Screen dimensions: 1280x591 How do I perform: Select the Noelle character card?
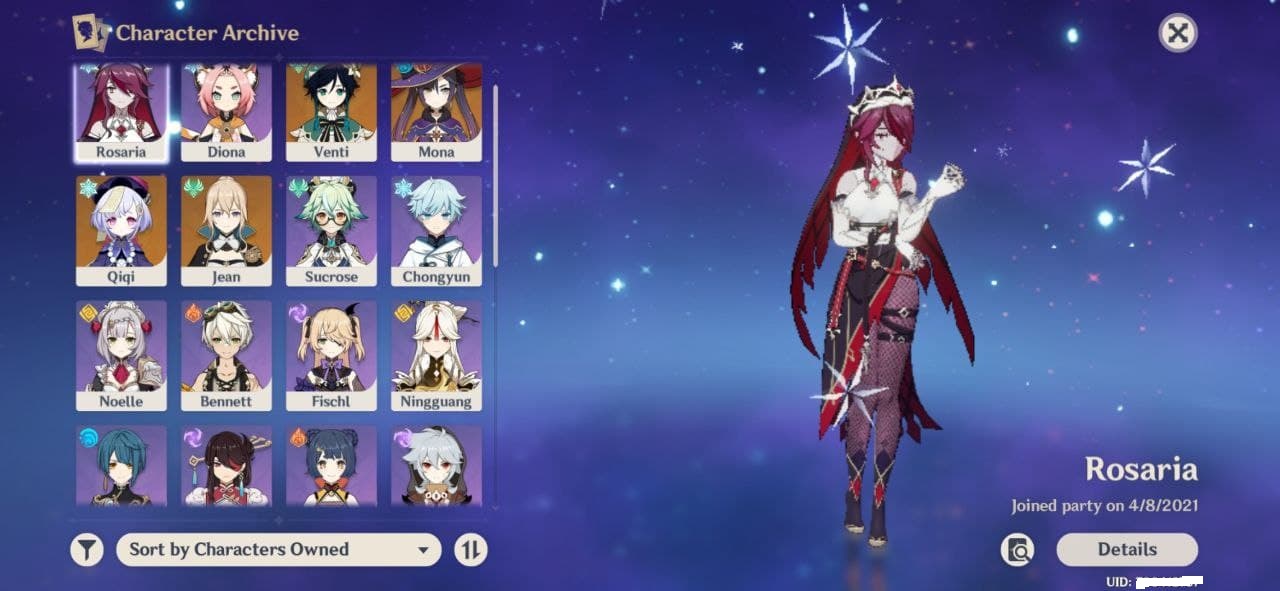point(121,356)
